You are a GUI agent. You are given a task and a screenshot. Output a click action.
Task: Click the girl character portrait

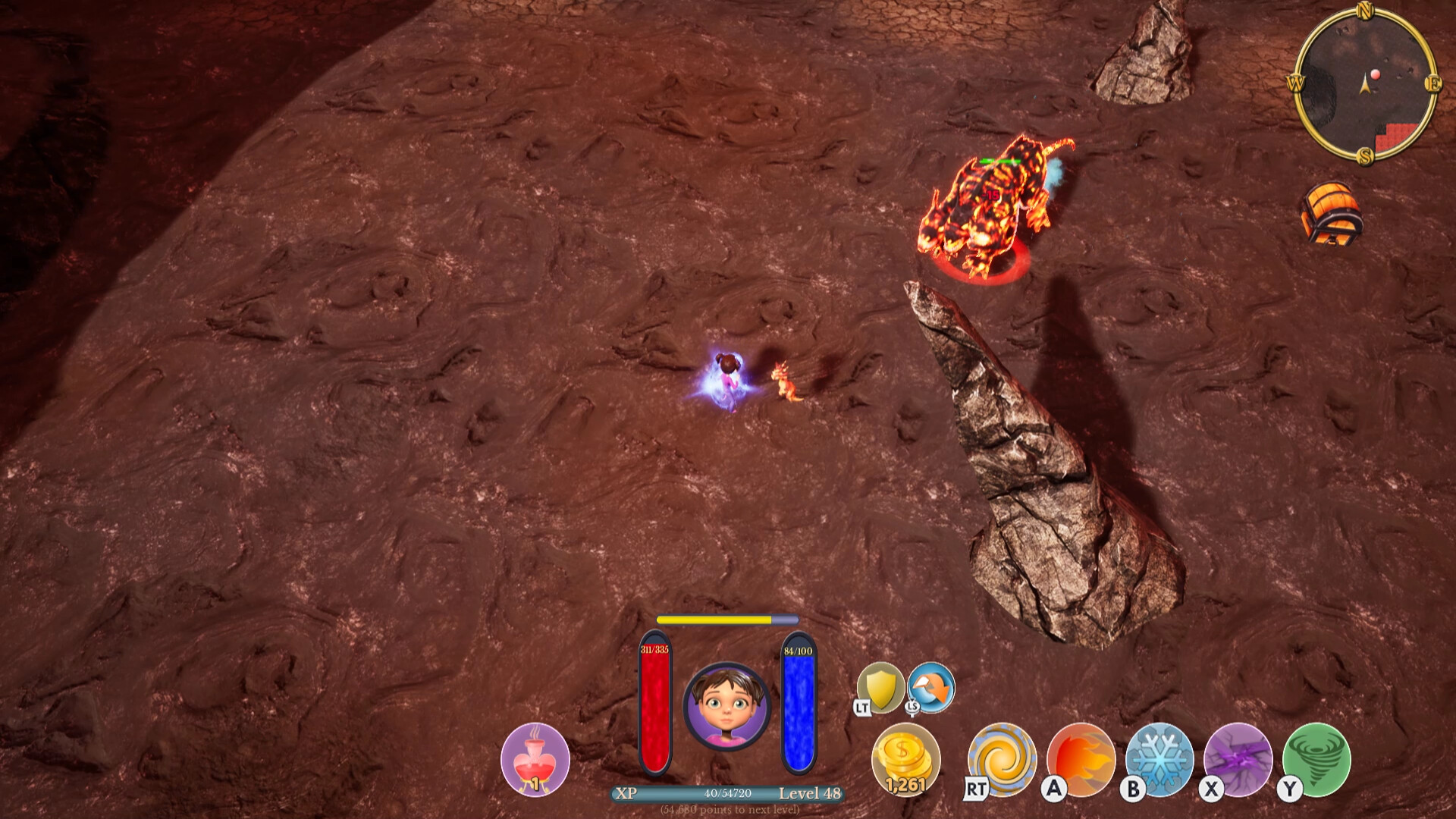click(x=726, y=707)
